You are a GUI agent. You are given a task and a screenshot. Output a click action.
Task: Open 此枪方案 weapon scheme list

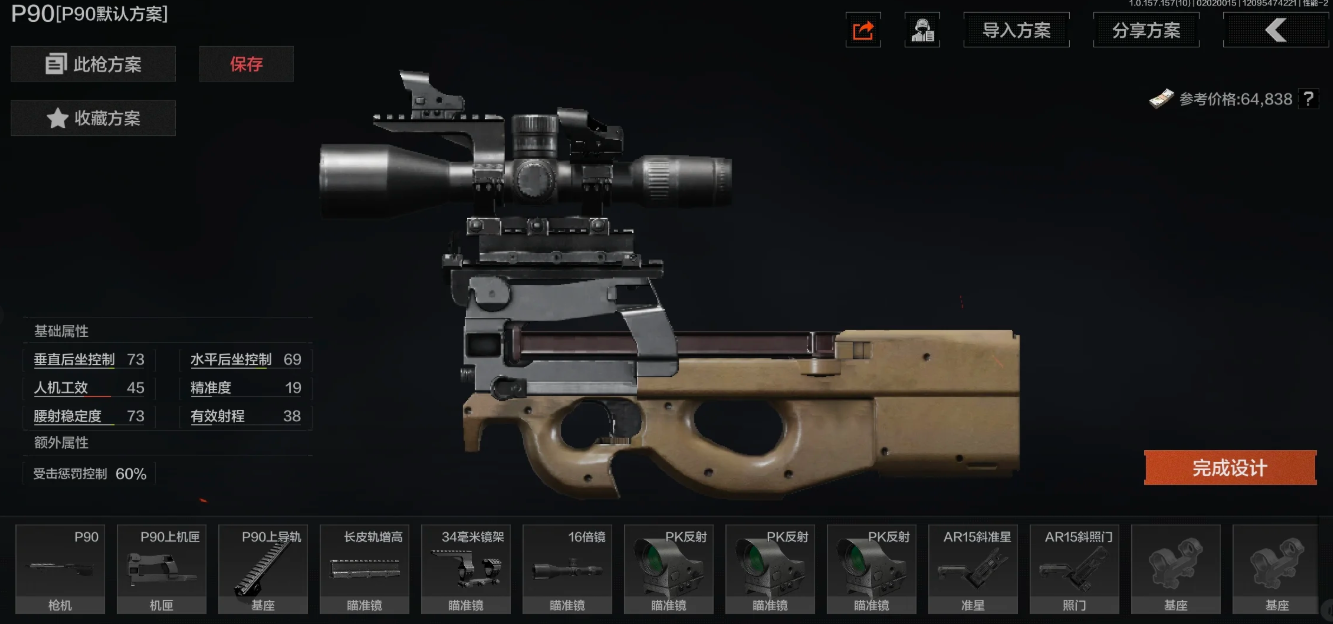(x=93, y=64)
